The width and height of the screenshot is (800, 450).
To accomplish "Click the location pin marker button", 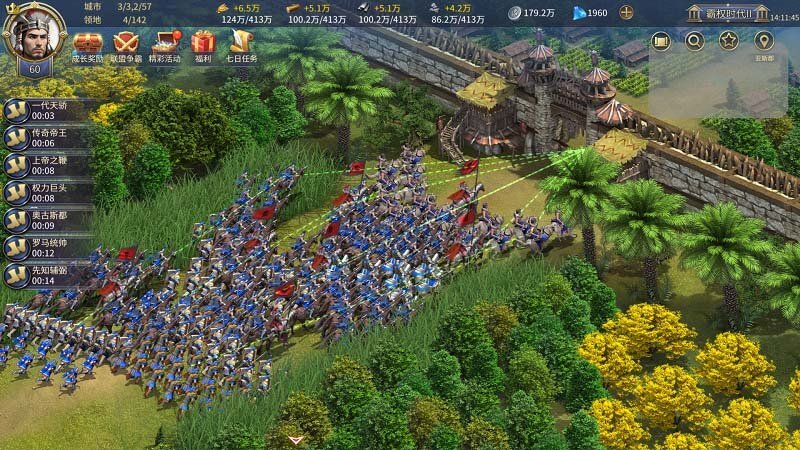I will click(x=764, y=42).
